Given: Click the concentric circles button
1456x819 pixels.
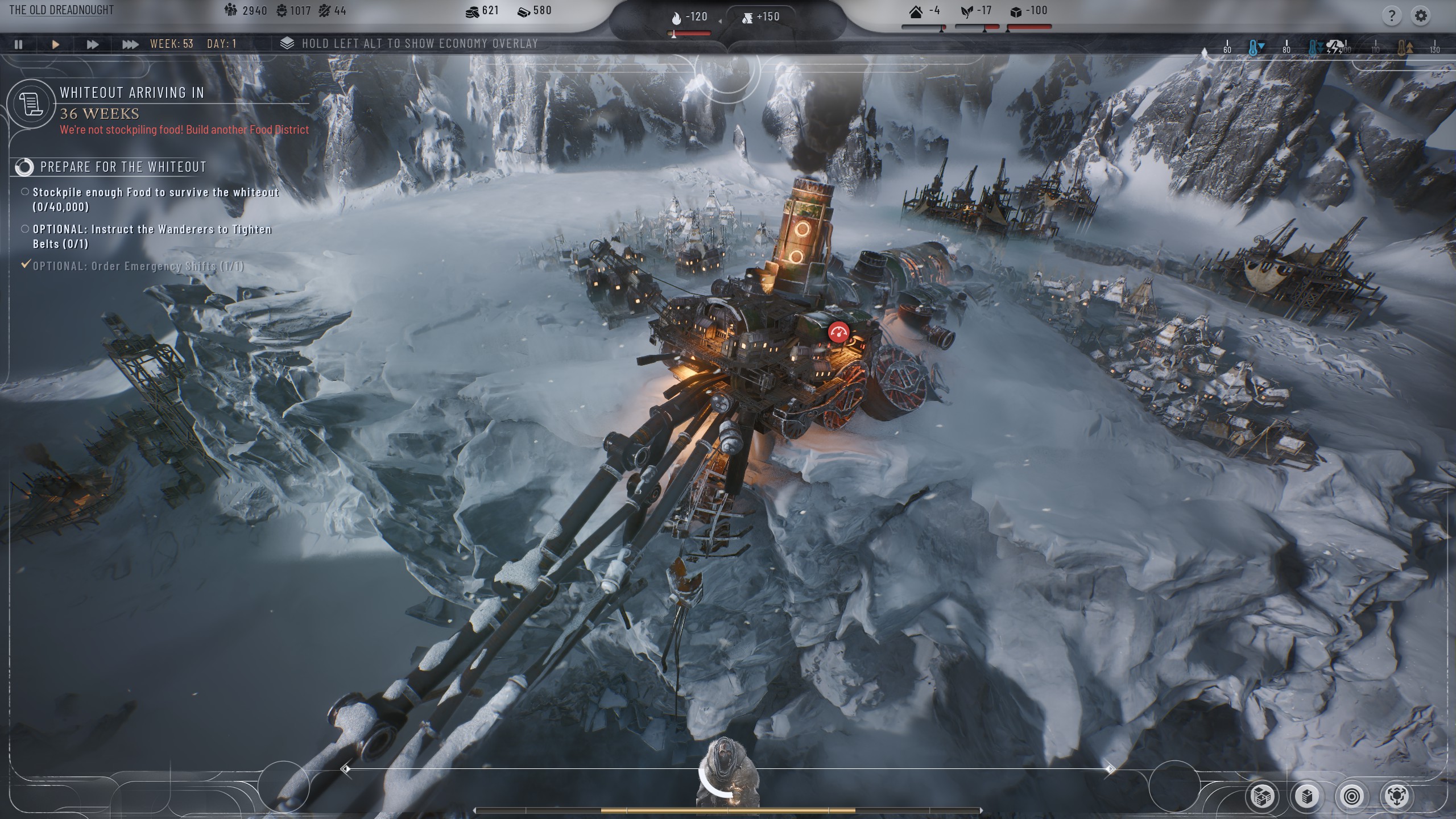Looking at the screenshot, I should [1351, 796].
